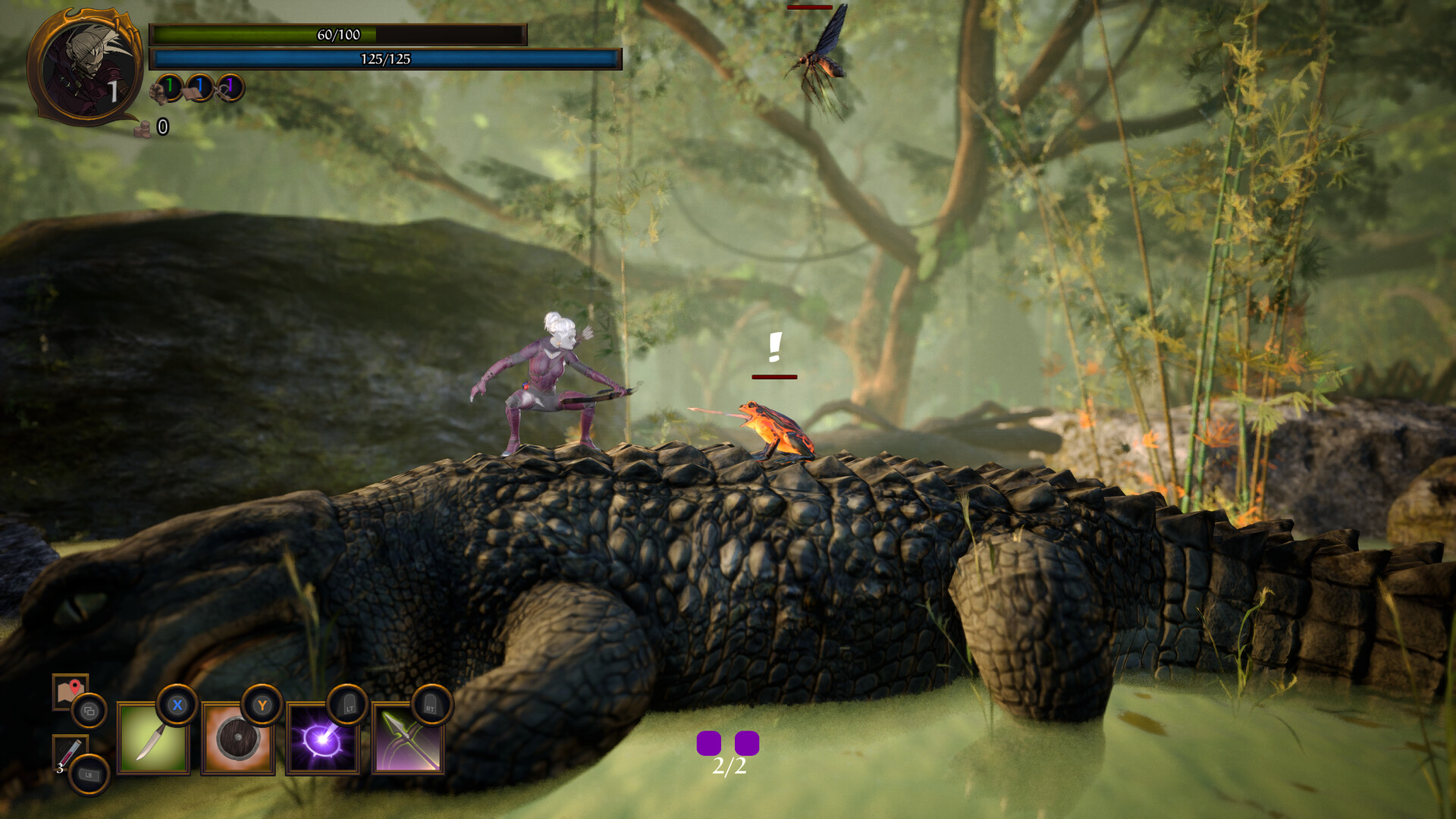The height and width of the screenshot is (819, 1456).
Task: Click the coin pouch currency icon
Action: pyautogui.click(x=143, y=127)
